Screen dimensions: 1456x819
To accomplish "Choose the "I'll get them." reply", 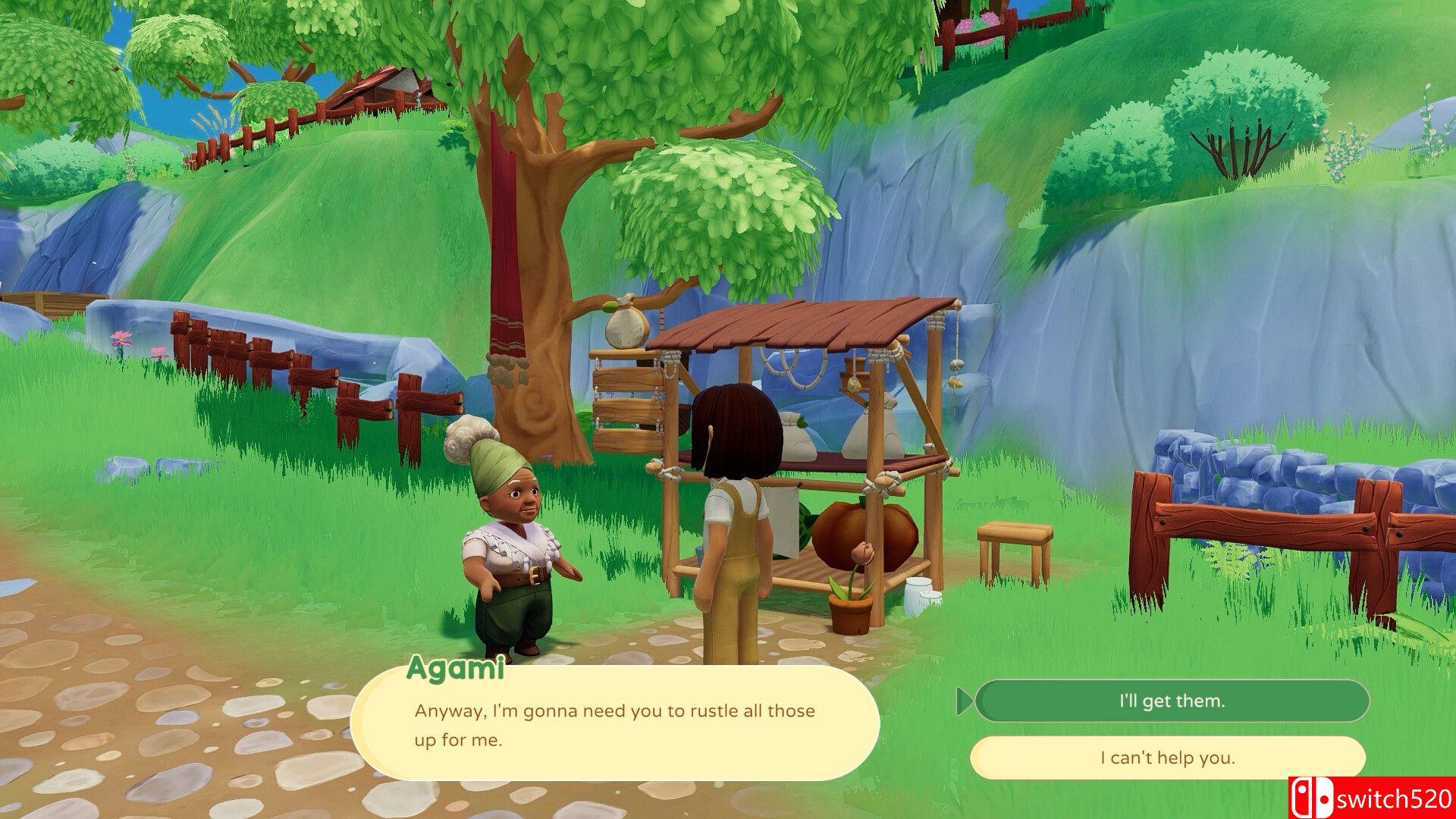I will coord(1172,701).
